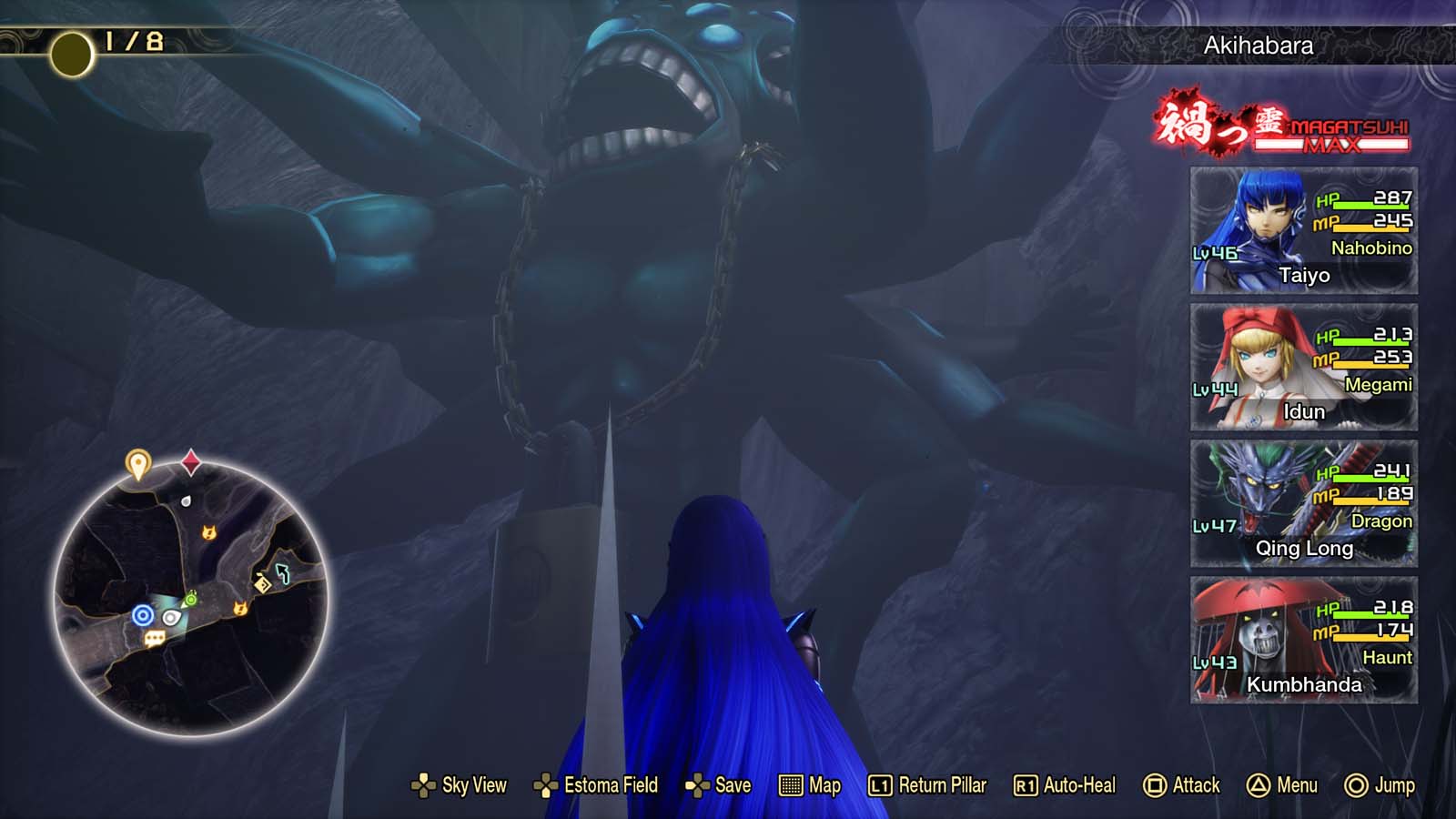The width and height of the screenshot is (1456, 819).
Task: Click the treasure chest icon on the minimap
Action: (x=263, y=582)
